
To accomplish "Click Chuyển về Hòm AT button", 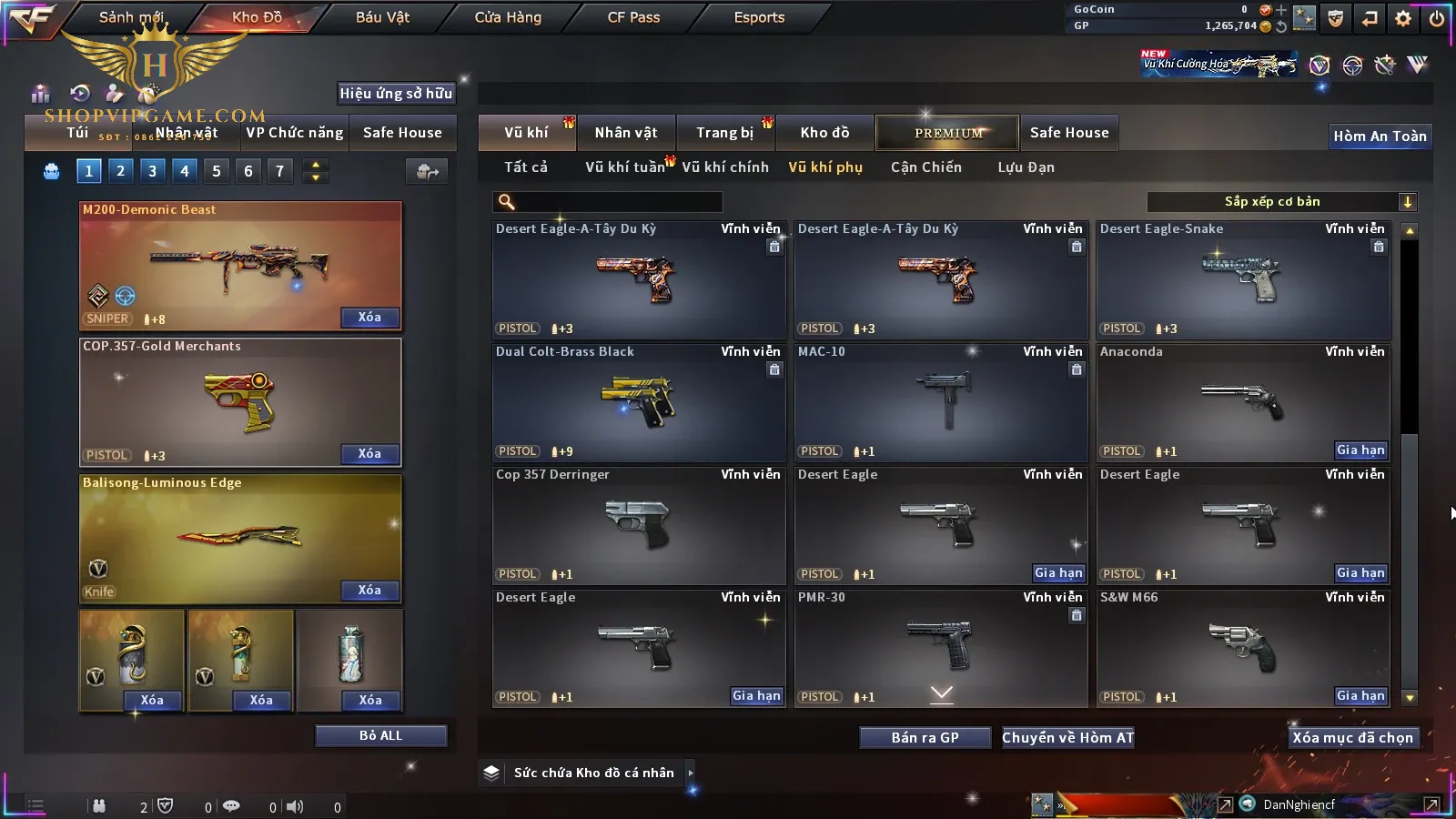I will tap(1067, 738).
